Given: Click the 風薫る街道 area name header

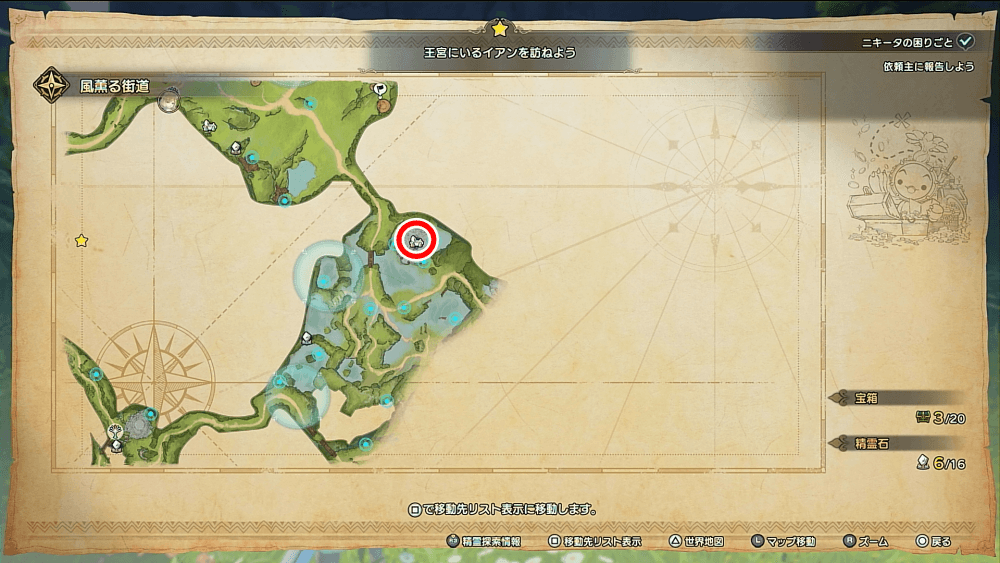Looking at the screenshot, I should click(114, 86).
